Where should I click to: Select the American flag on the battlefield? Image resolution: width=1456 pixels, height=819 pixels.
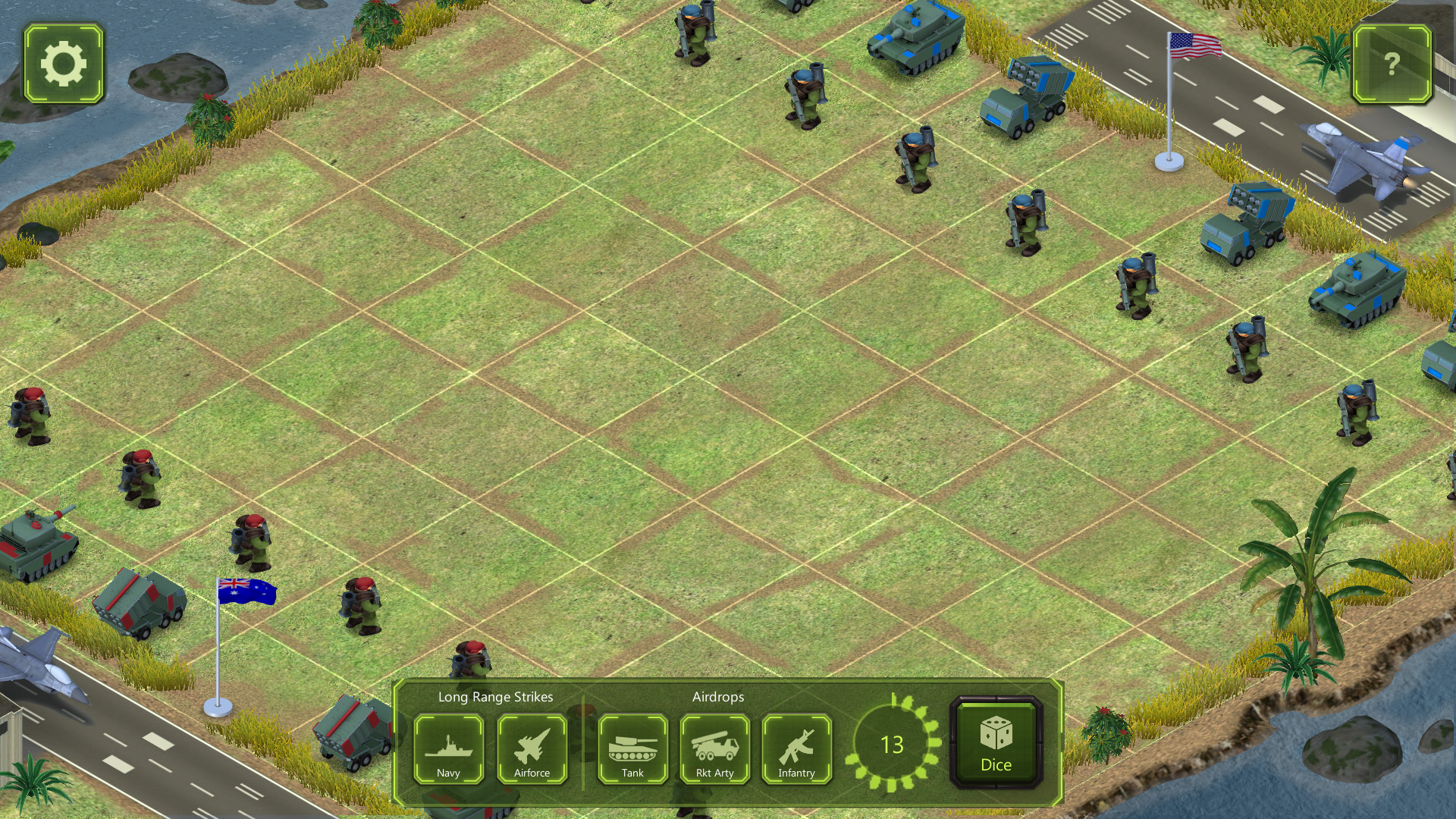click(1193, 47)
